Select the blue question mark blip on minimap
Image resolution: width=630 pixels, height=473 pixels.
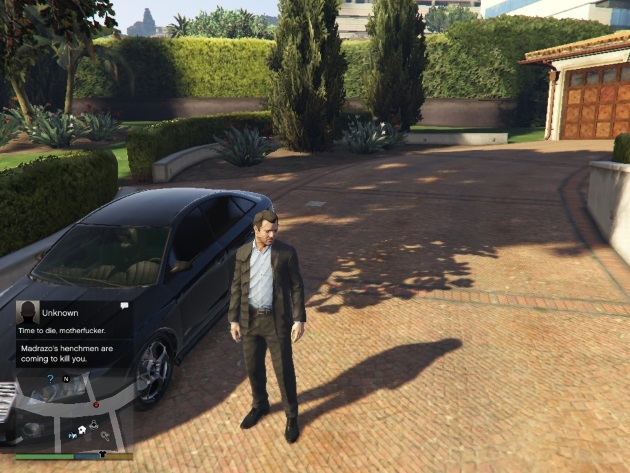pyautogui.click(x=50, y=379)
